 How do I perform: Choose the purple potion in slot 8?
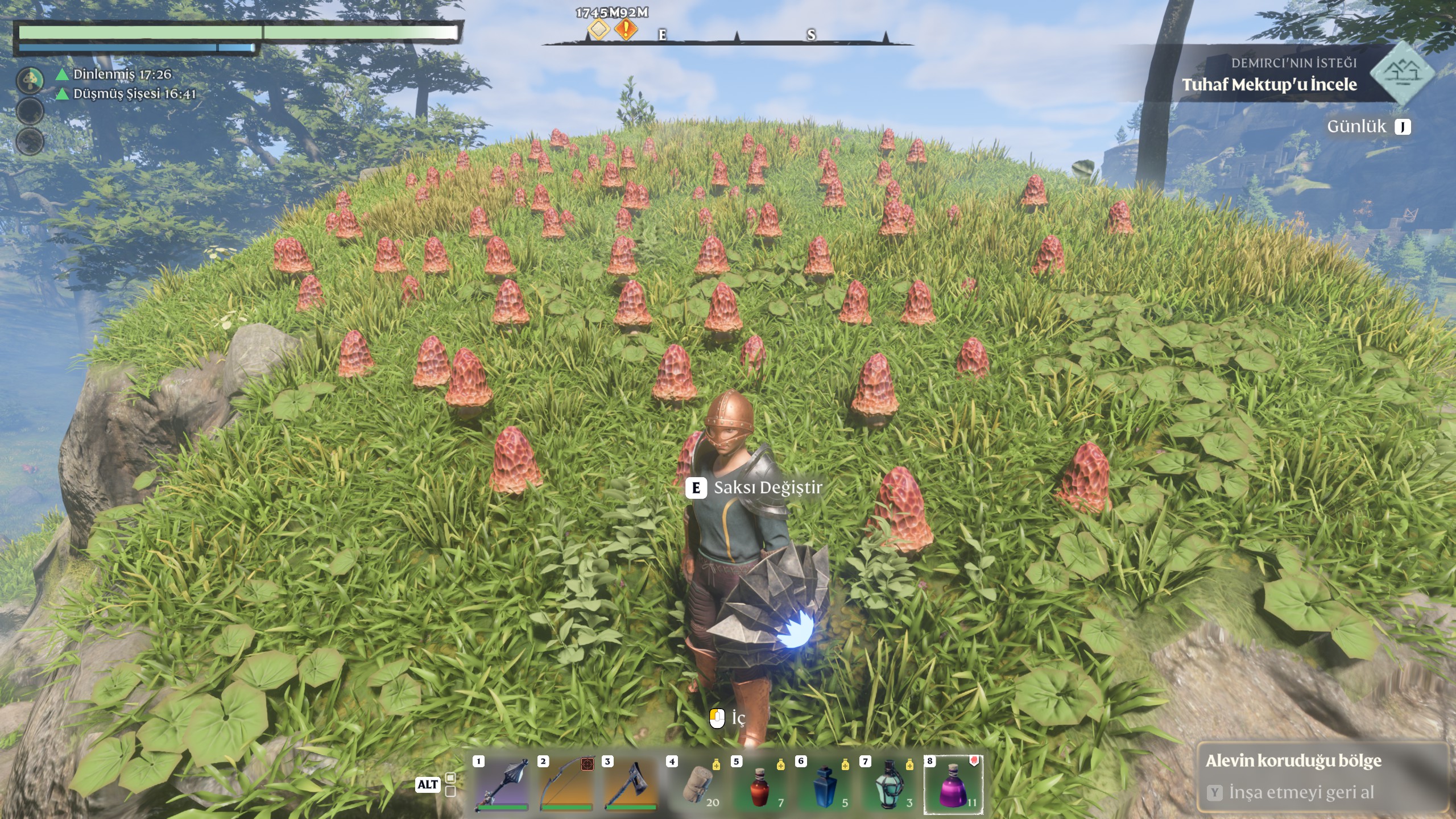tap(954, 784)
